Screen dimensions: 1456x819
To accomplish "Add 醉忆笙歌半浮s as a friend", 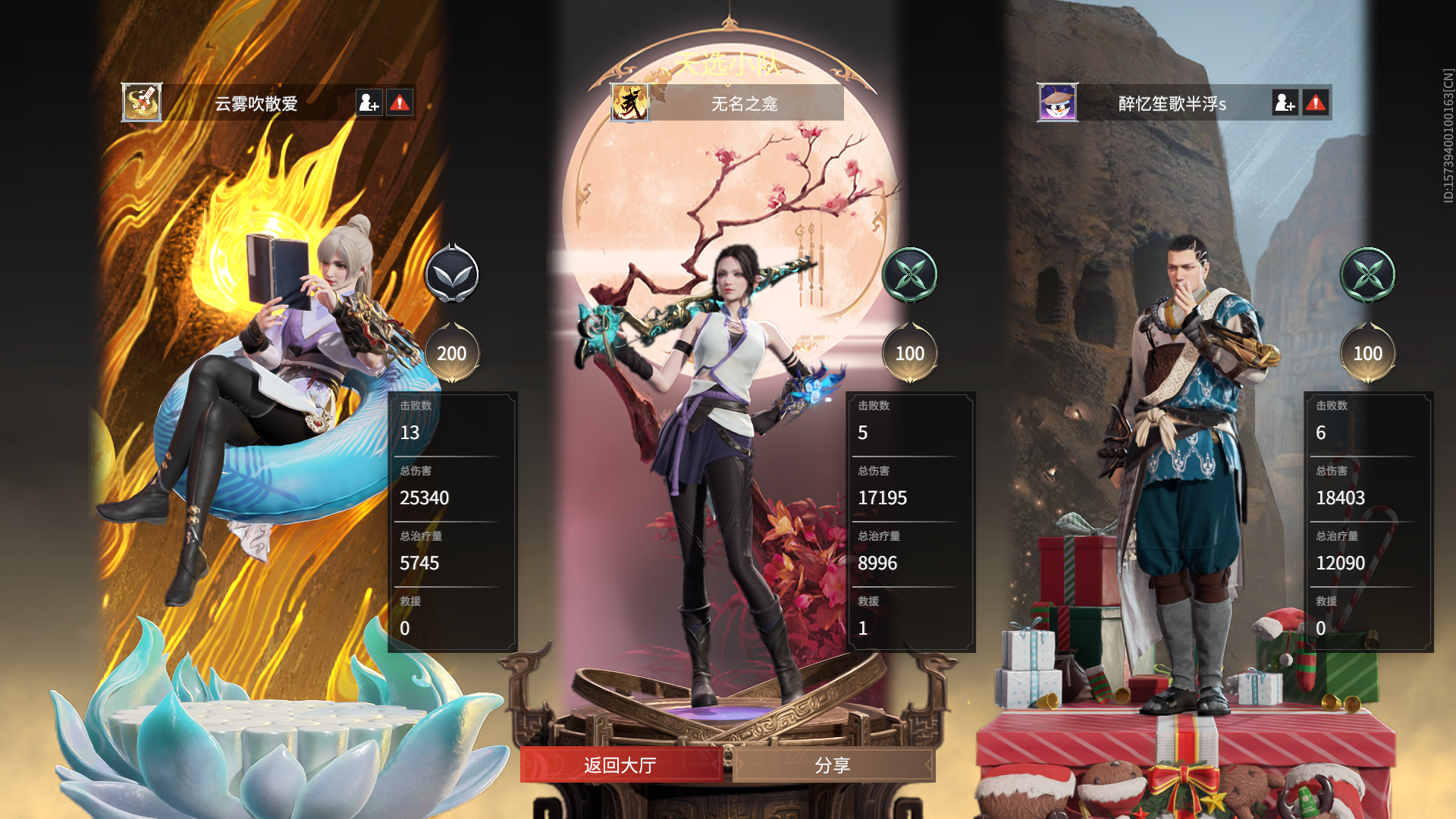I will point(1285,103).
